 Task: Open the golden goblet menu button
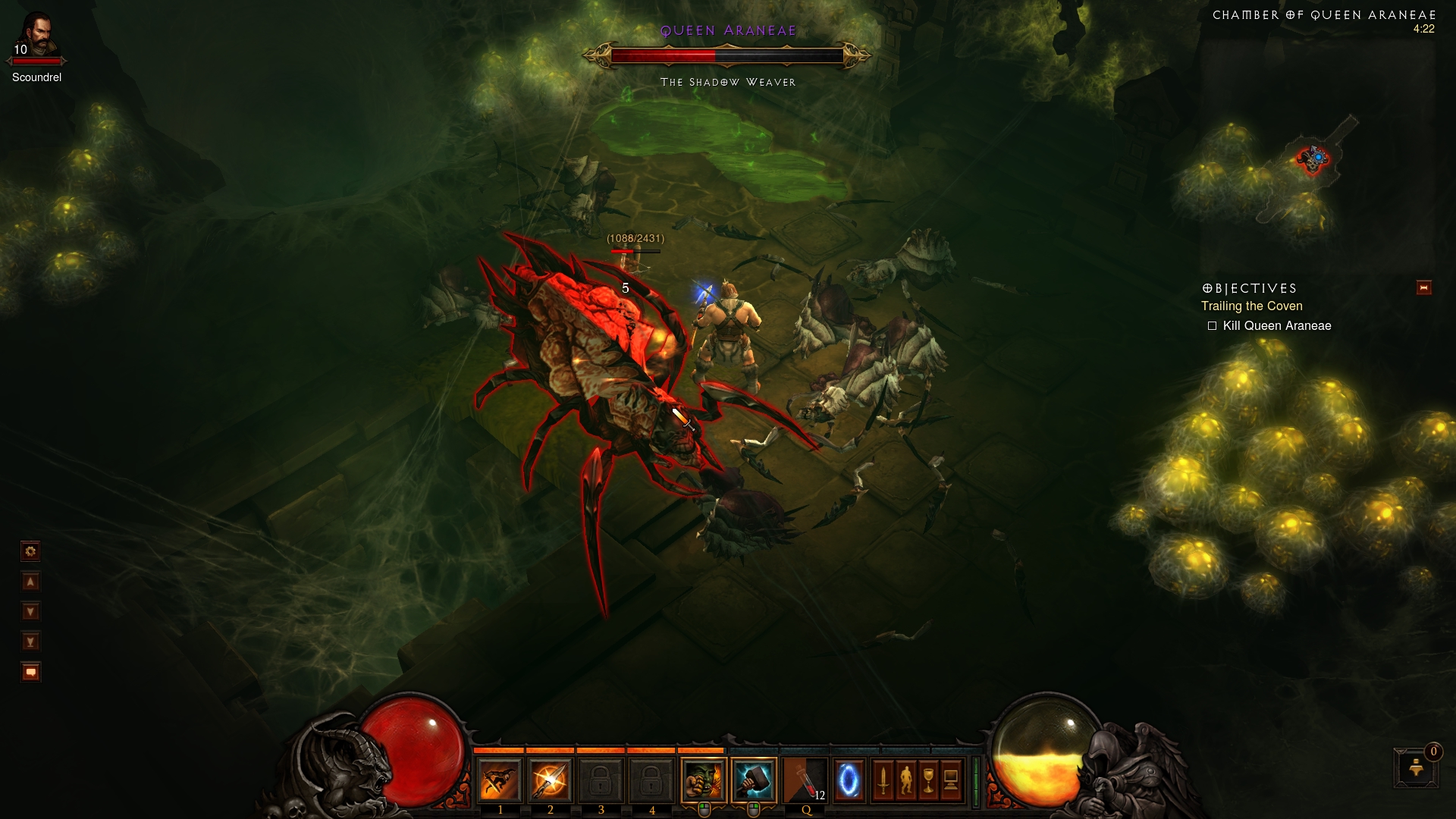(928, 780)
